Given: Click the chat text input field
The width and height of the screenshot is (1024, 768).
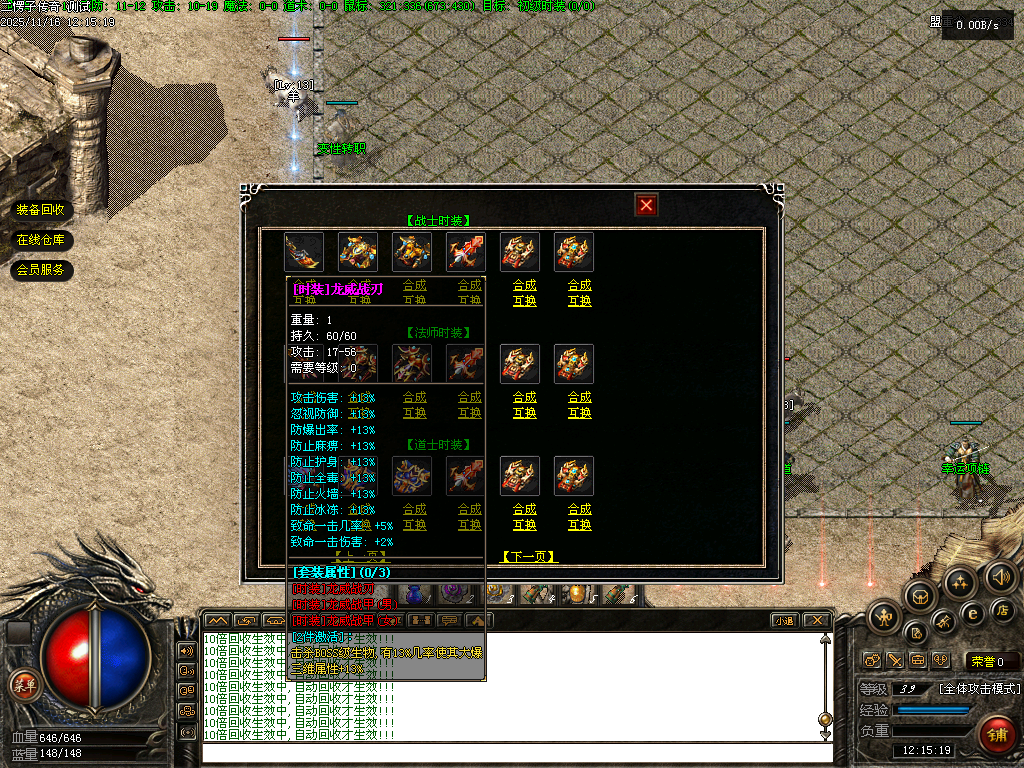Looking at the screenshot, I should click(515, 752).
